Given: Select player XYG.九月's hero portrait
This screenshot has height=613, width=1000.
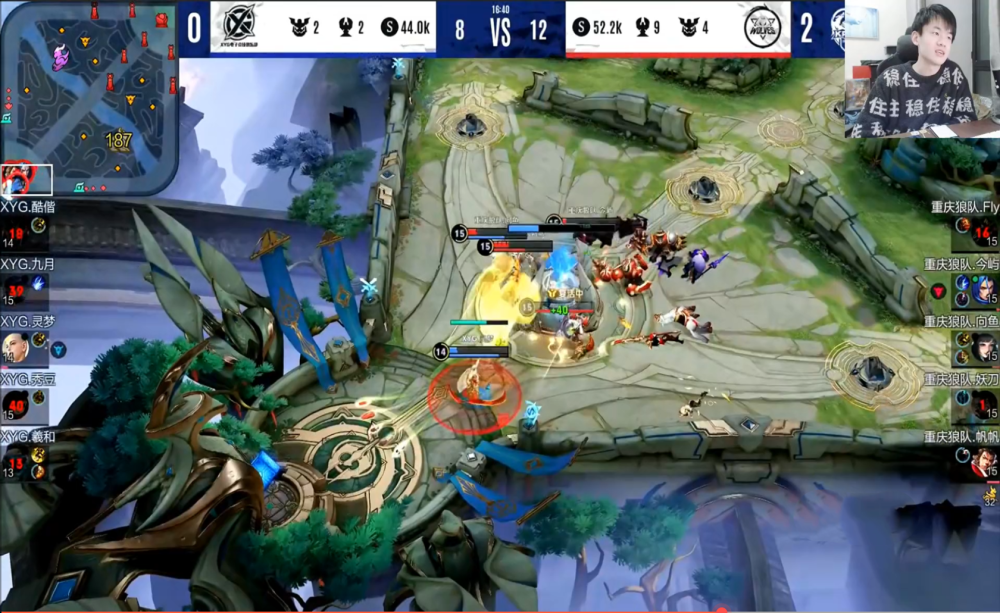Looking at the screenshot, I should (13, 289).
